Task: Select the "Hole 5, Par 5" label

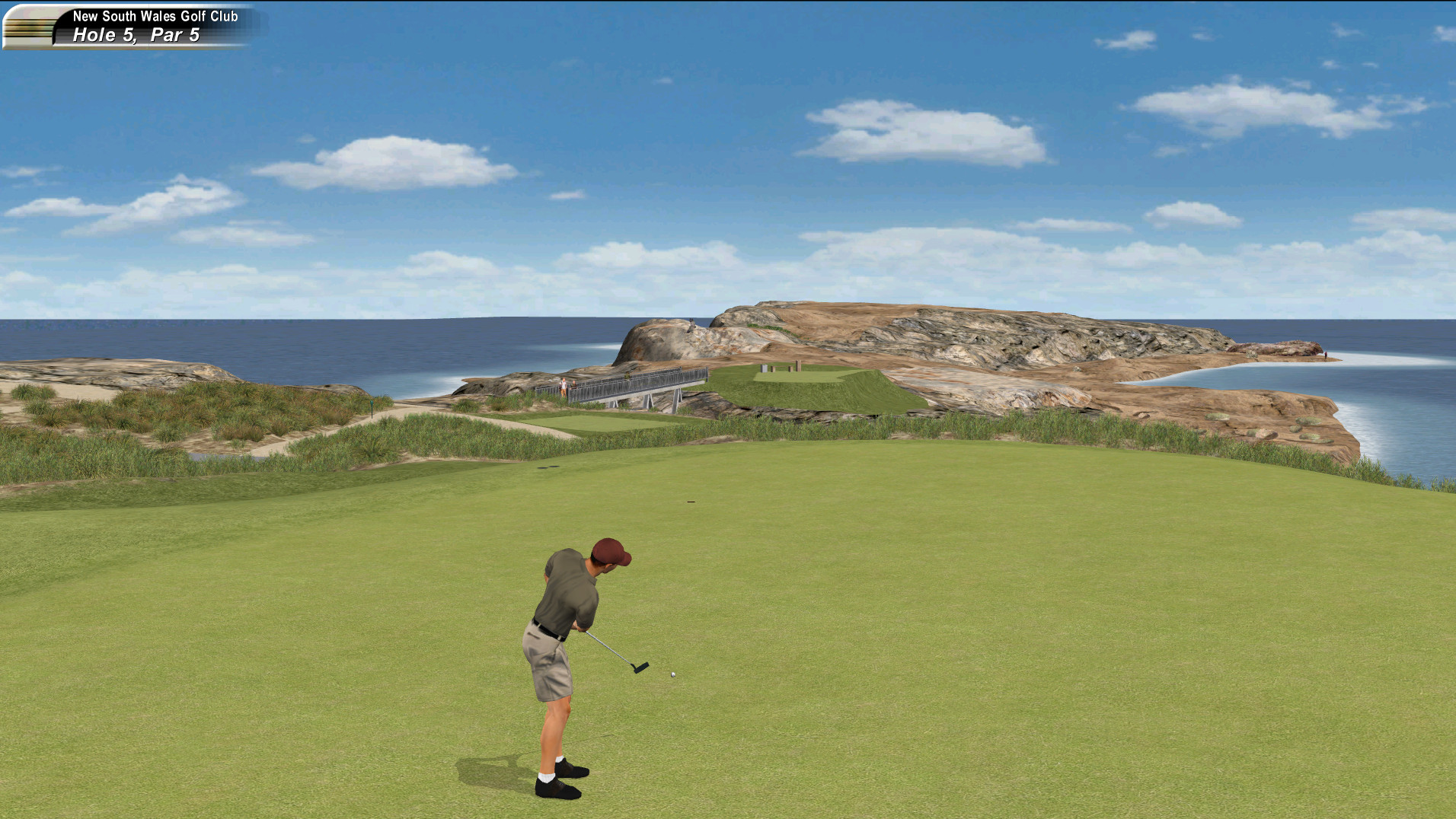Action: click(x=134, y=34)
